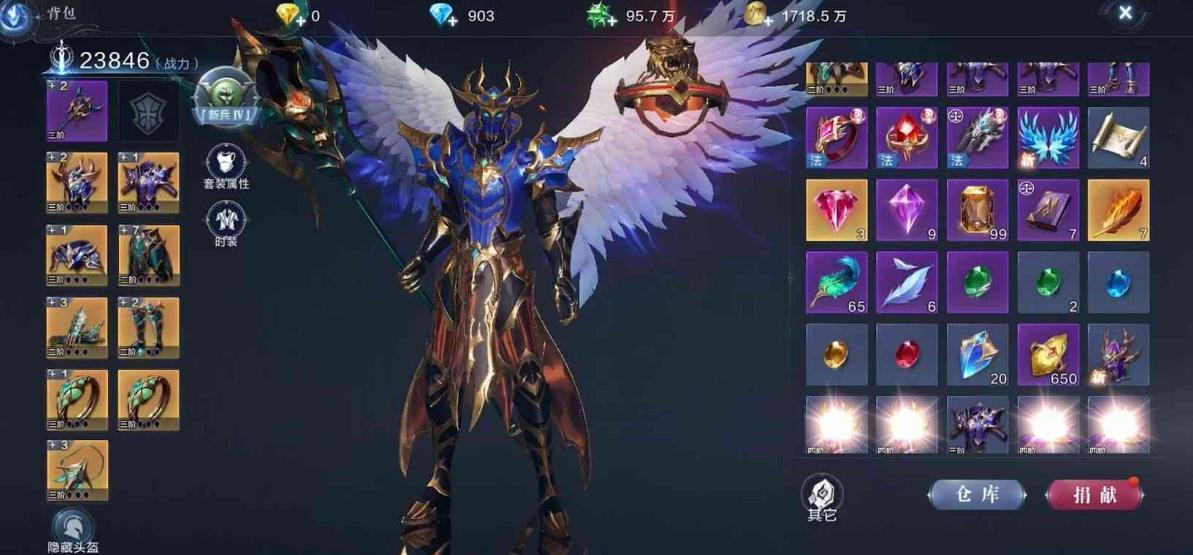The image size is (1193, 555).
Task: Open the 时装 fashion menu
Action: click(x=226, y=224)
